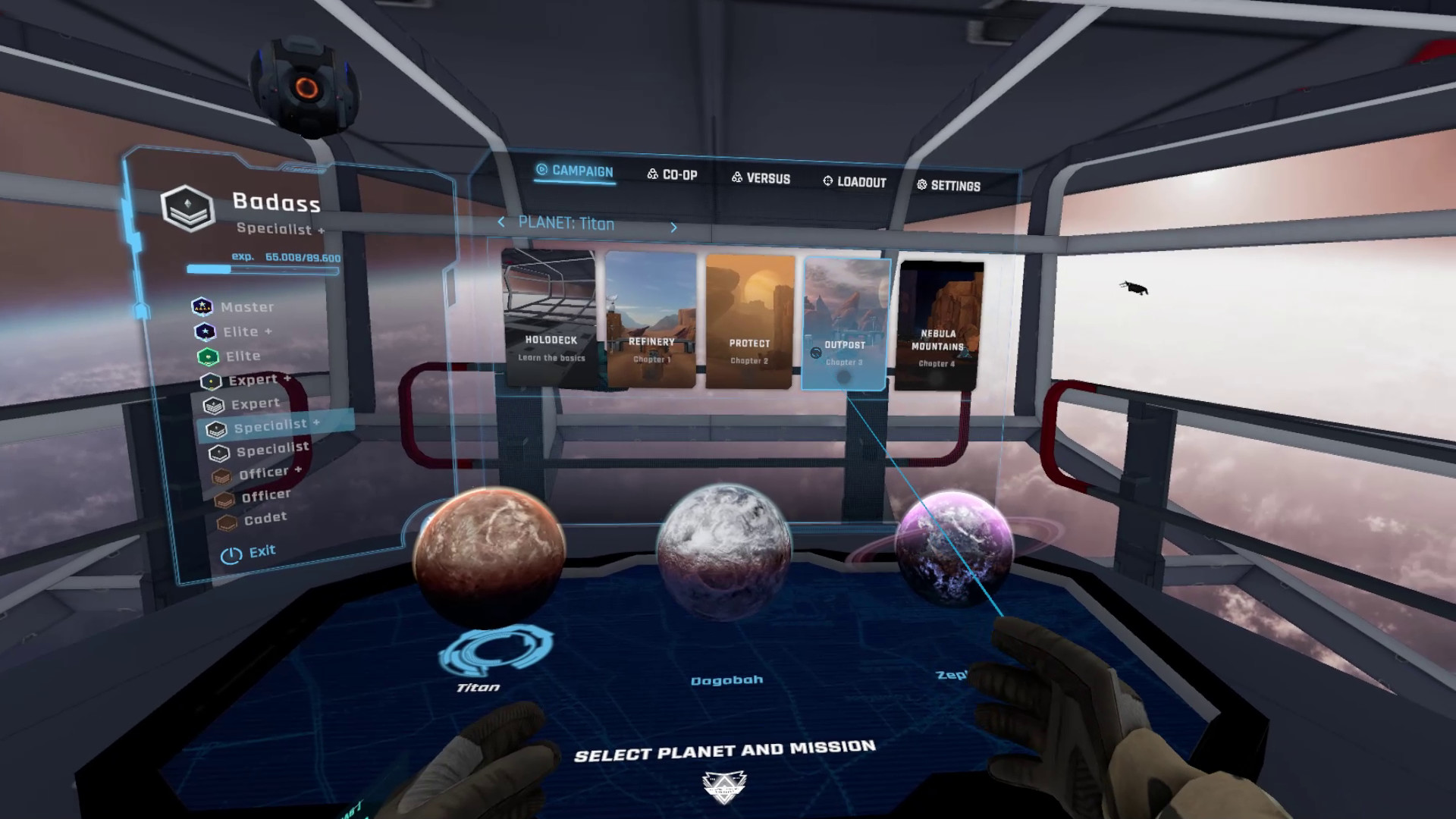Viewport: 1456px width, 819px height.
Task: Click the previous planet arrow
Action: tap(500, 222)
